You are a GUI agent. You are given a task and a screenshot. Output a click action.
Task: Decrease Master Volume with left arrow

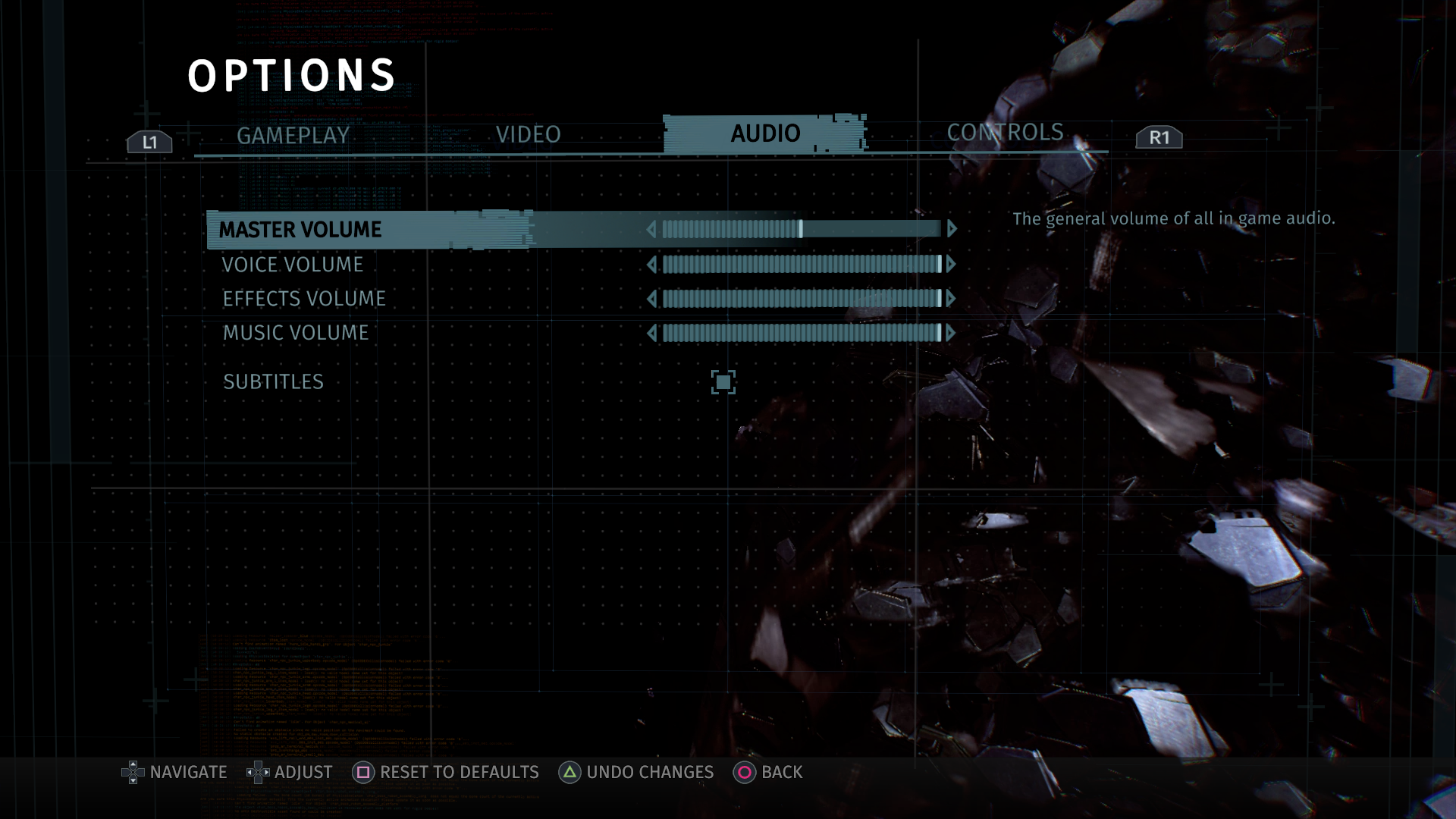tap(651, 229)
